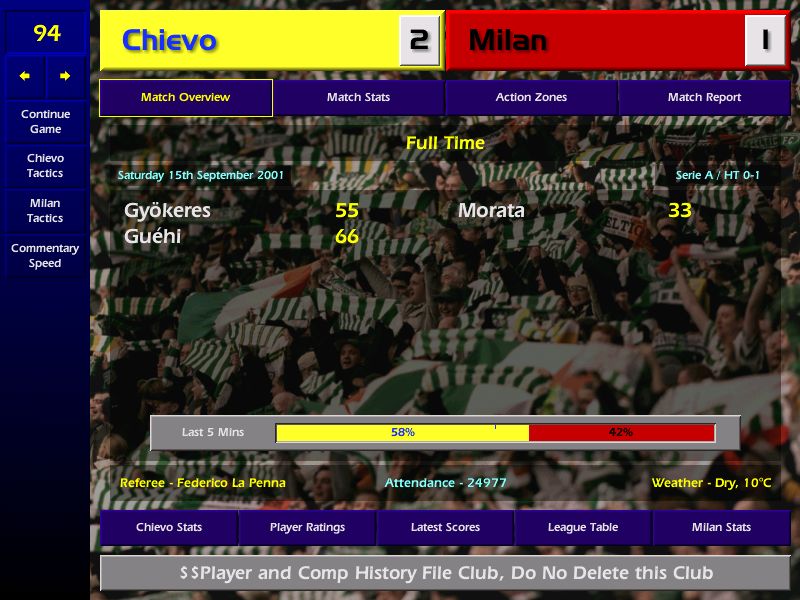Click goalscorer Guéhi
The image size is (800, 600).
pyautogui.click(x=153, y=237)
